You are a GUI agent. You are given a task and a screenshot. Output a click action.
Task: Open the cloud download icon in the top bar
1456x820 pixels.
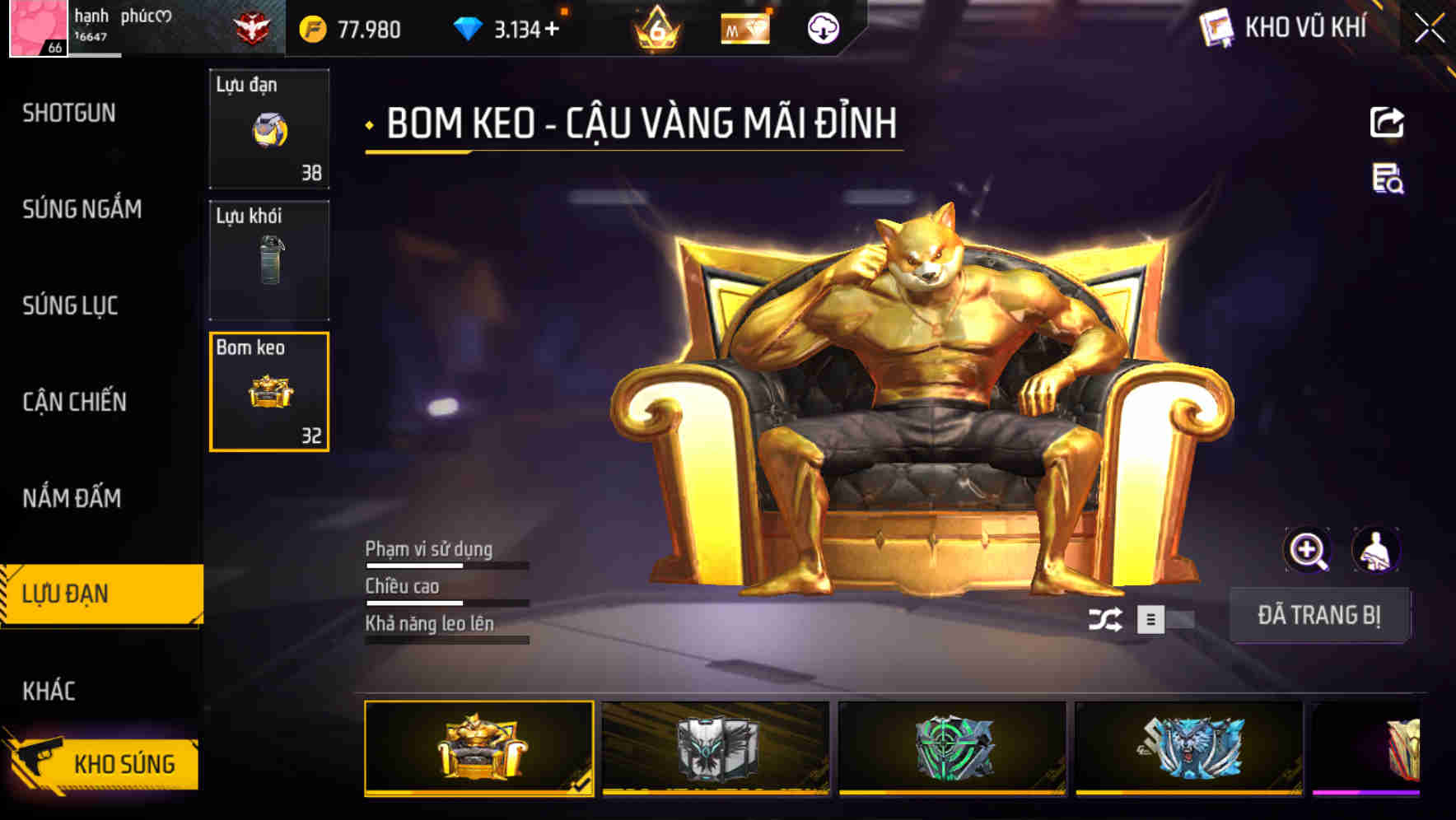821,29
